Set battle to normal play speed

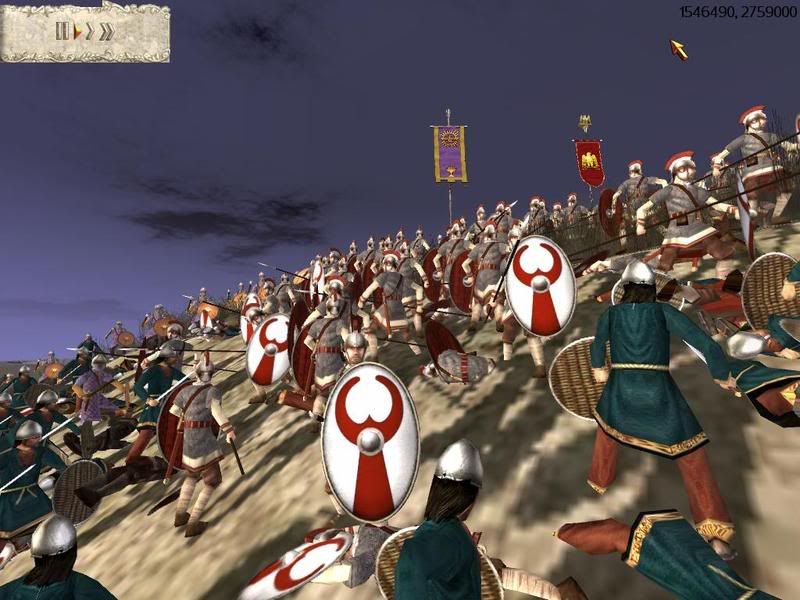tap(76, 31)
